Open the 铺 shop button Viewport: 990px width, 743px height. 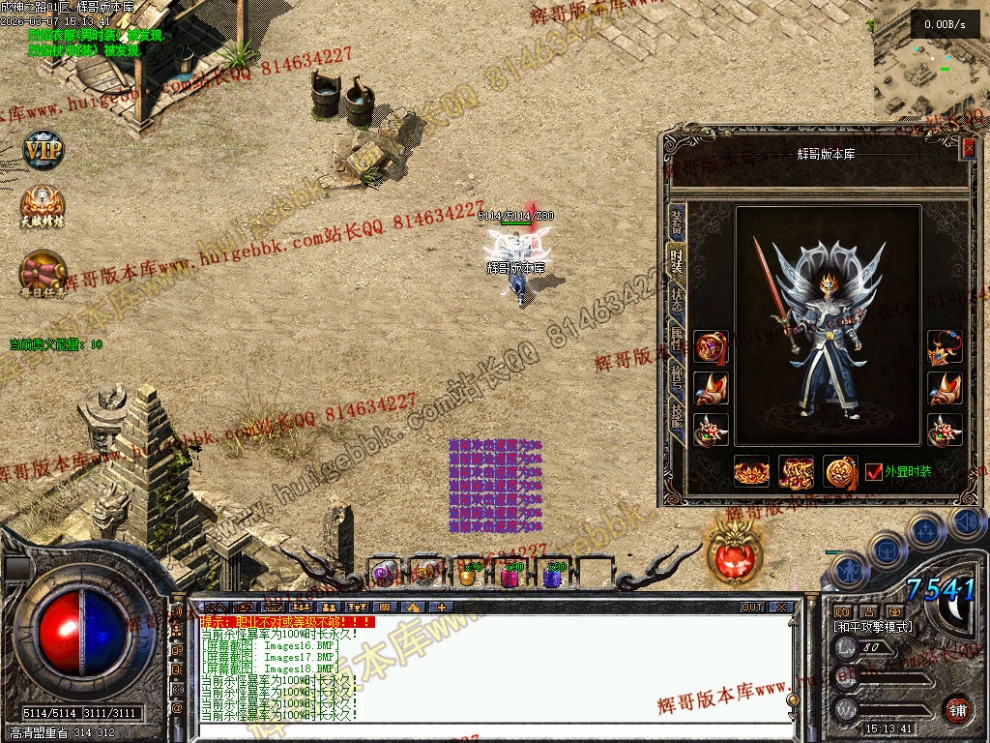point(957,710)
